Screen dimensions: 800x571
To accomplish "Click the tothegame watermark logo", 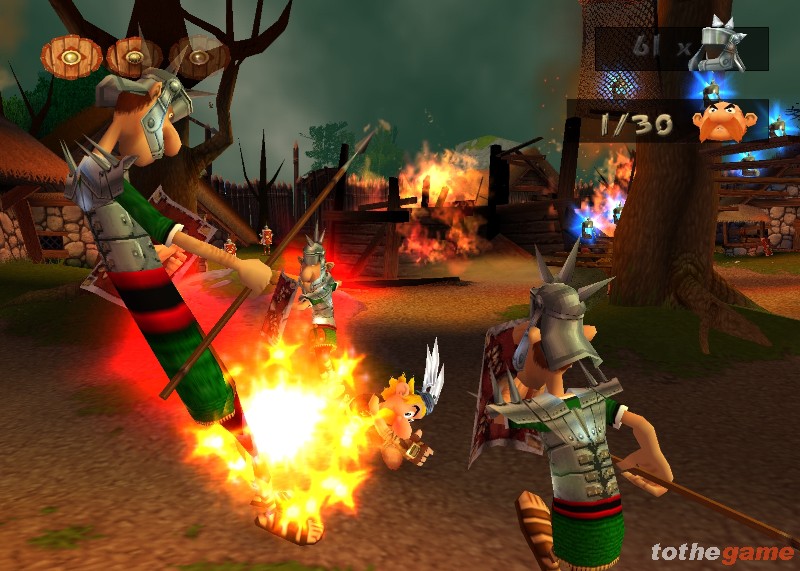I will tap(720, 552).
